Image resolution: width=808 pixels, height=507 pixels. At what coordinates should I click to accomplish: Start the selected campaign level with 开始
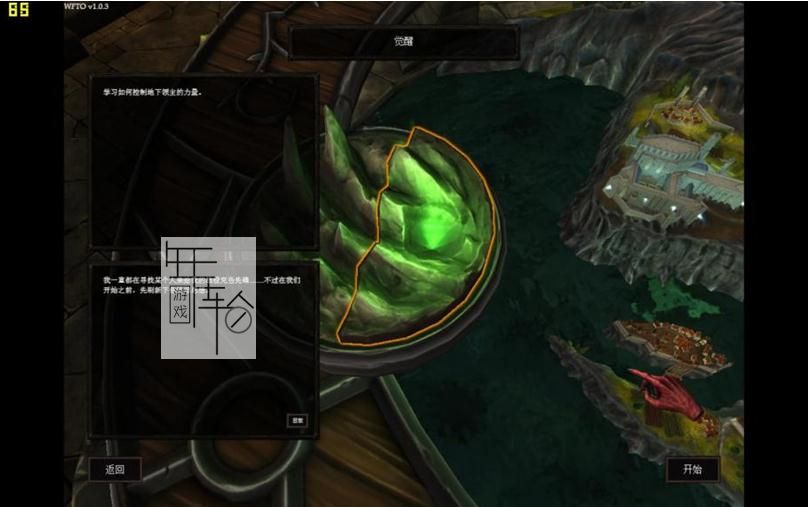pos(692,469)
